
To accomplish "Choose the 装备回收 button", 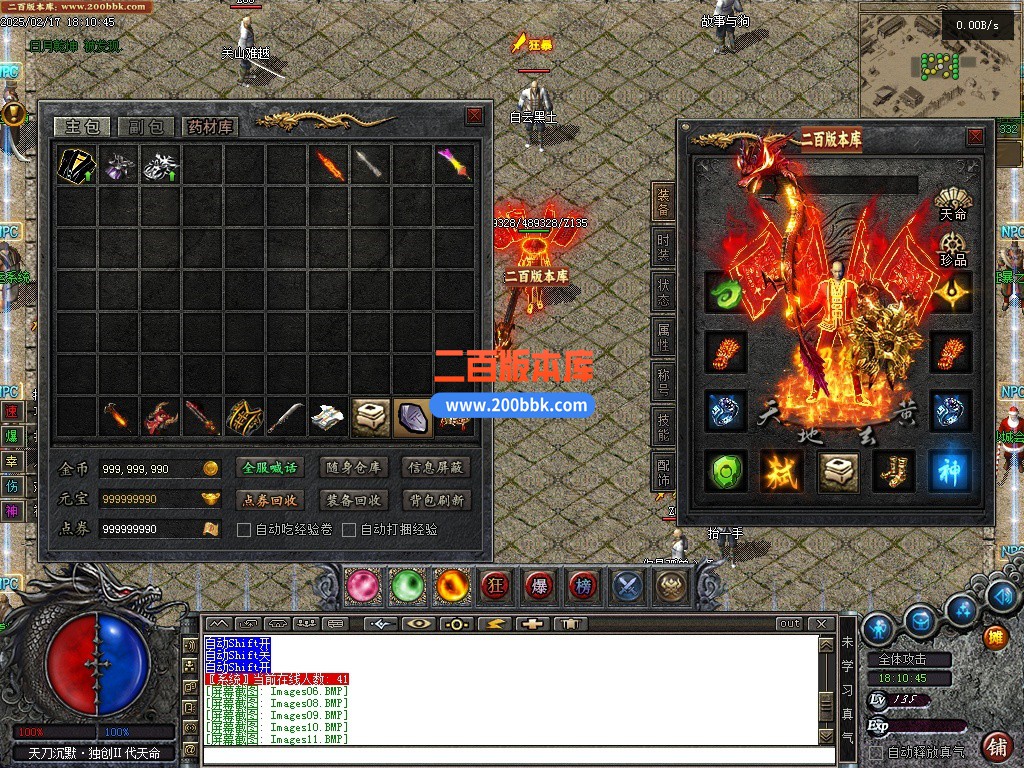I will point(353,500).
